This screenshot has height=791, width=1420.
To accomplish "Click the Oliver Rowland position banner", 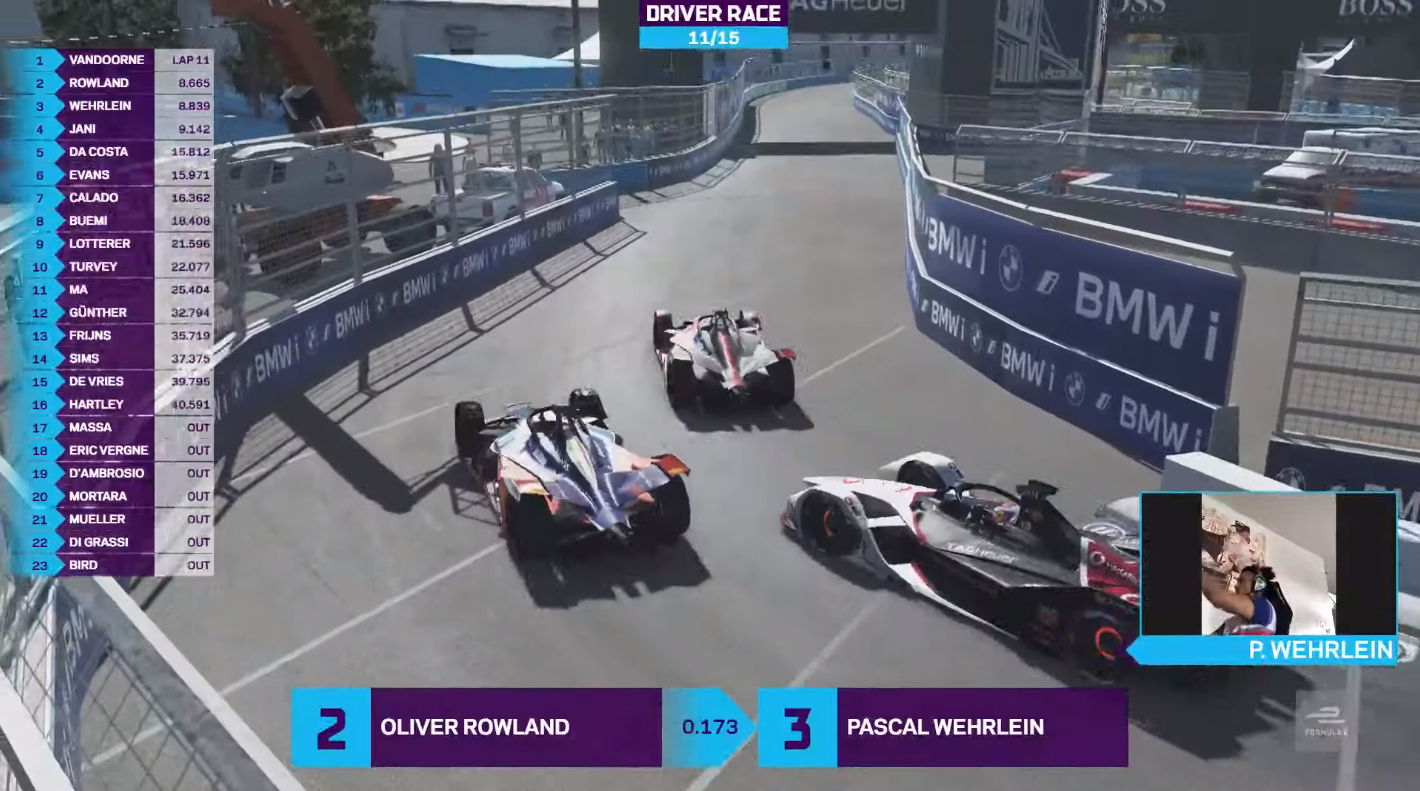I will pyautogui.click(x=475, y=727).
